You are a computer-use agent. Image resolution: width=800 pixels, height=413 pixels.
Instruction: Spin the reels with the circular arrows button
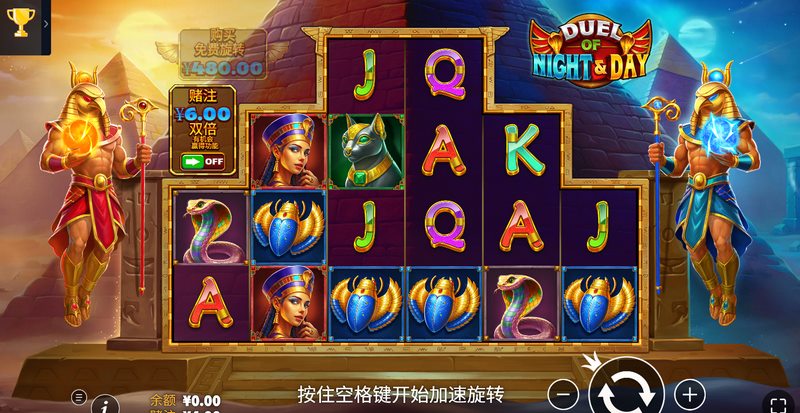click(628, 391)
